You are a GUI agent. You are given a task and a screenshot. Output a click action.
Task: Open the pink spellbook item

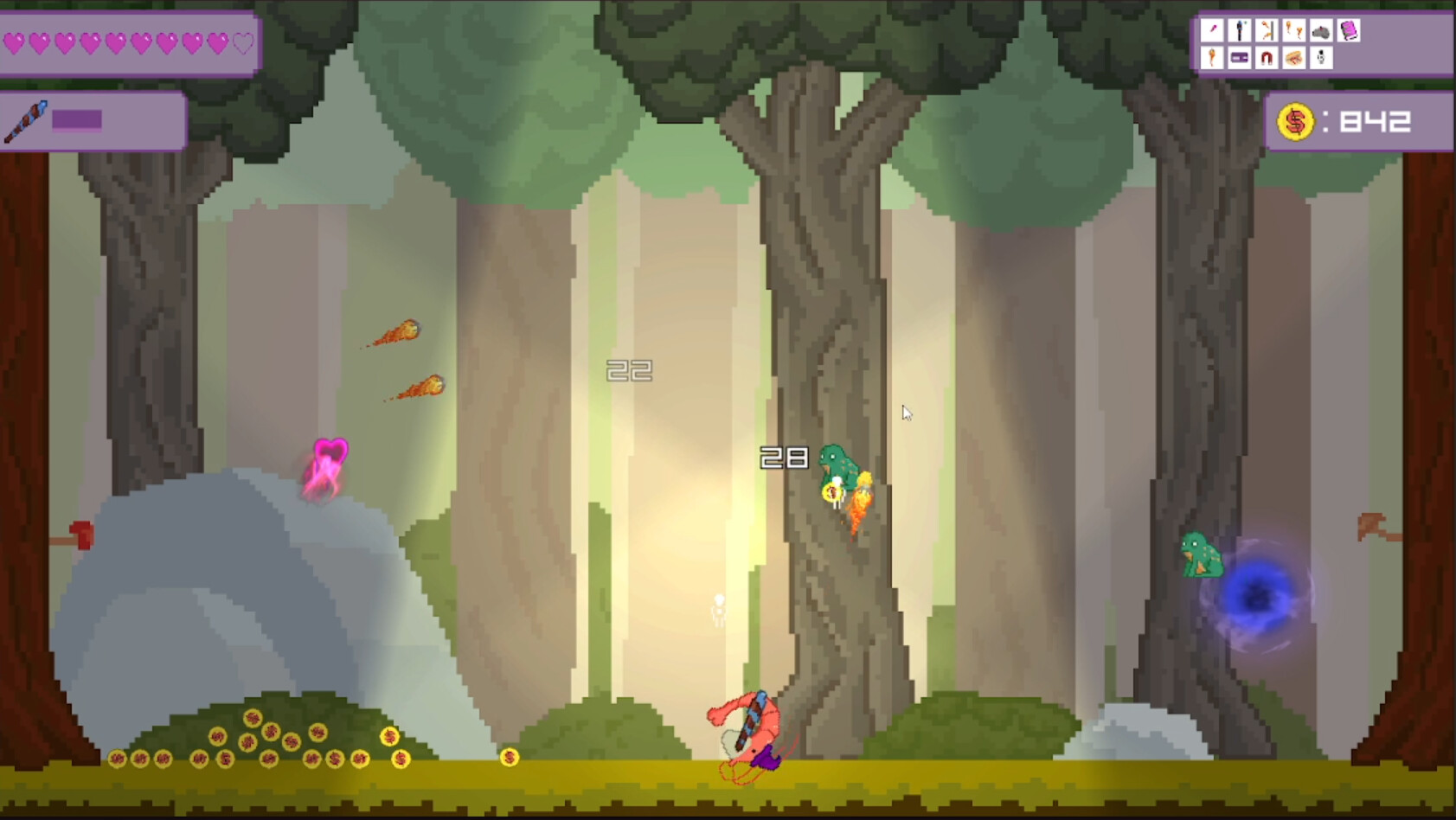pos(1348,30)
